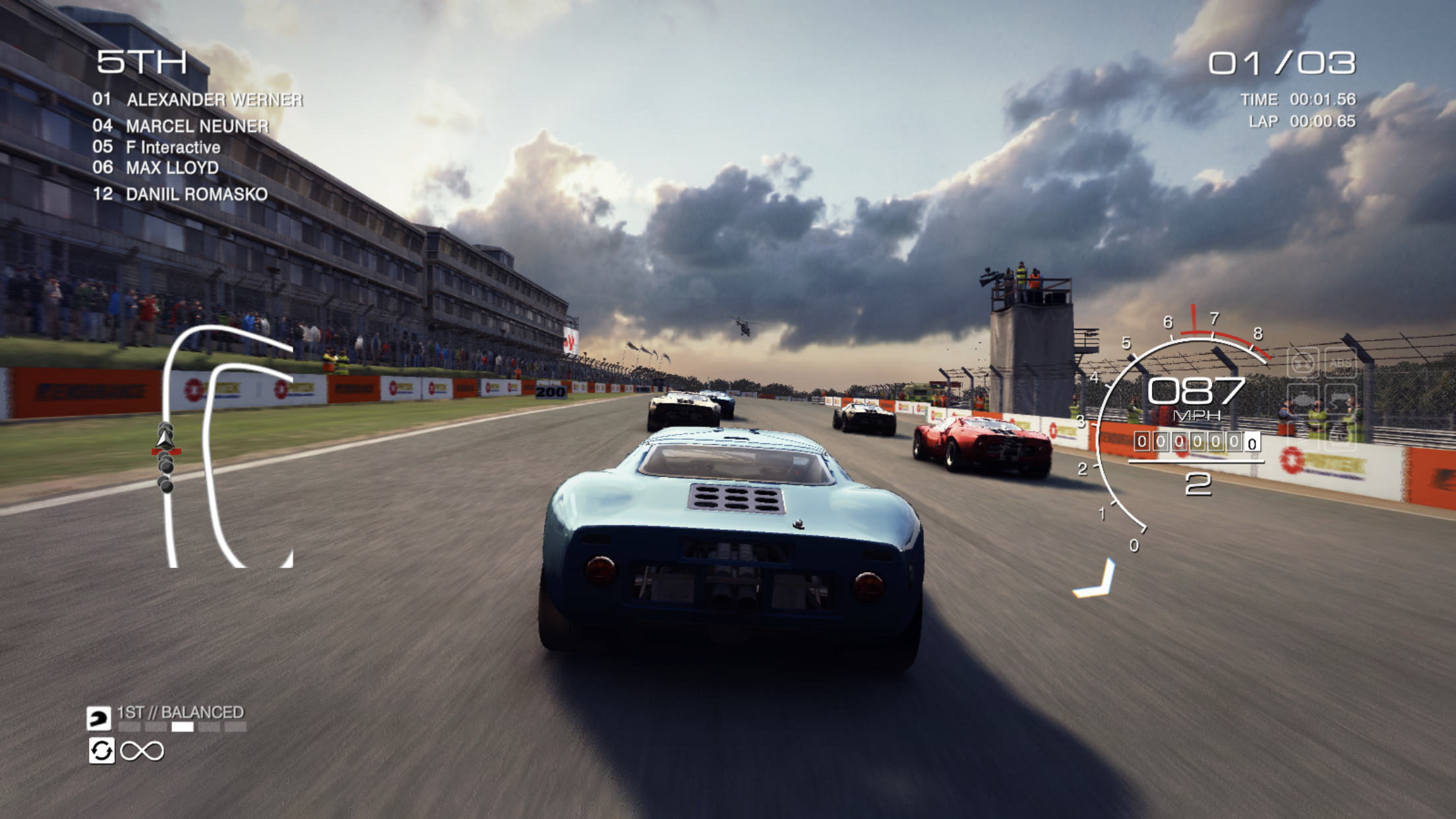1456x819 pixels.
Task: Click the gear balance bar segment
Action: (x=182, y=728)
